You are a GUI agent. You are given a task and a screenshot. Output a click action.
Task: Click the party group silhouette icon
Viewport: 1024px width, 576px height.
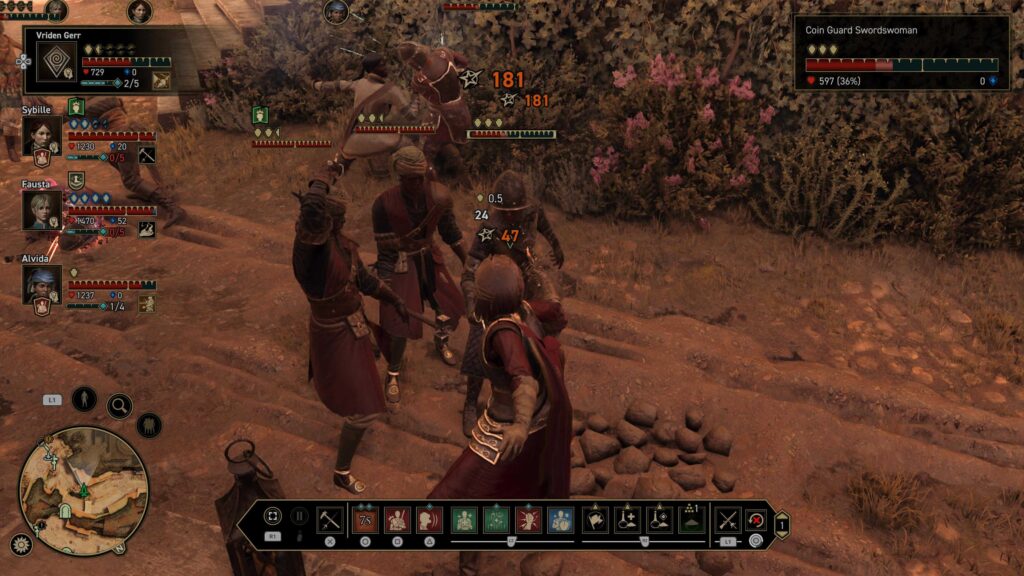149,425
